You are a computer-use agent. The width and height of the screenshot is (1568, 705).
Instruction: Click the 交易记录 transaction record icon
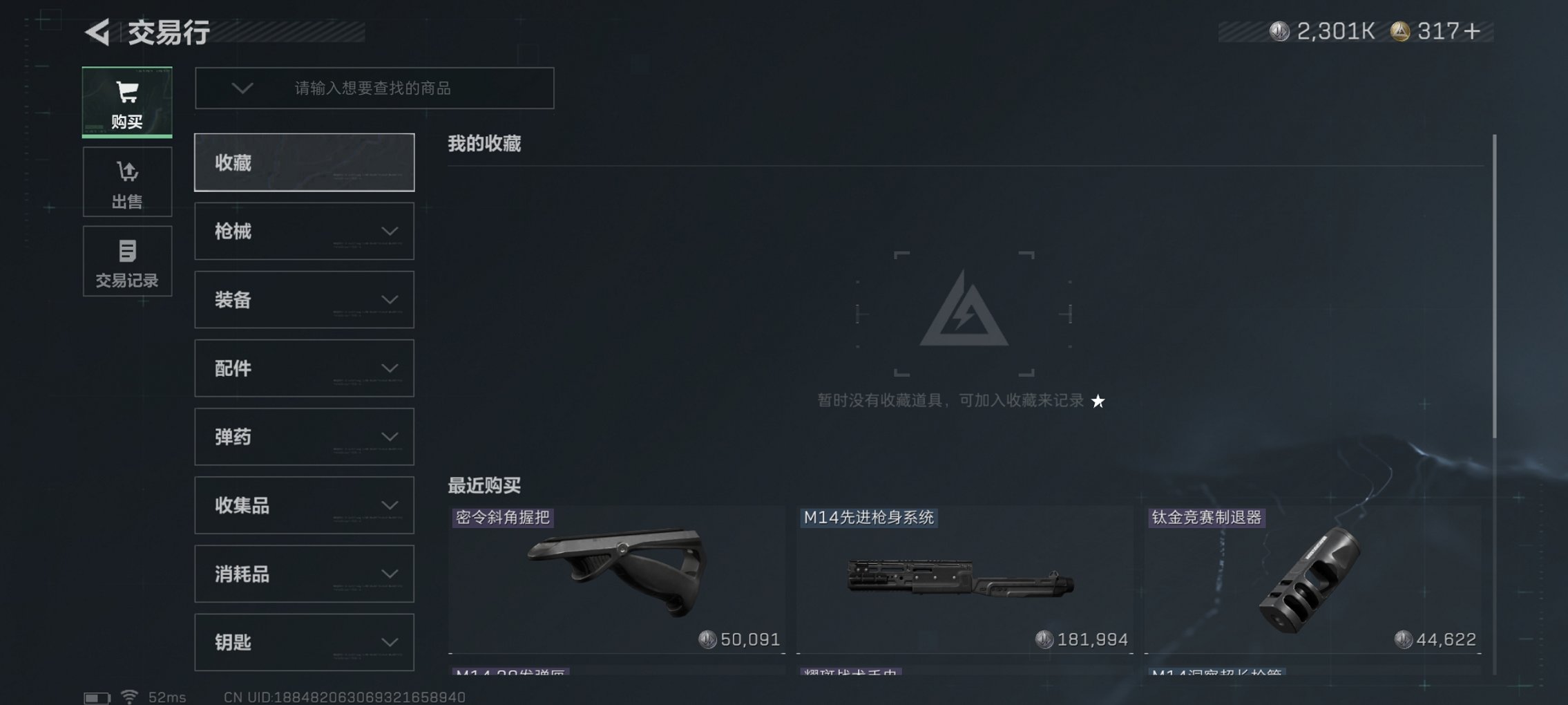pyautogui.click(x=127, y=252)
